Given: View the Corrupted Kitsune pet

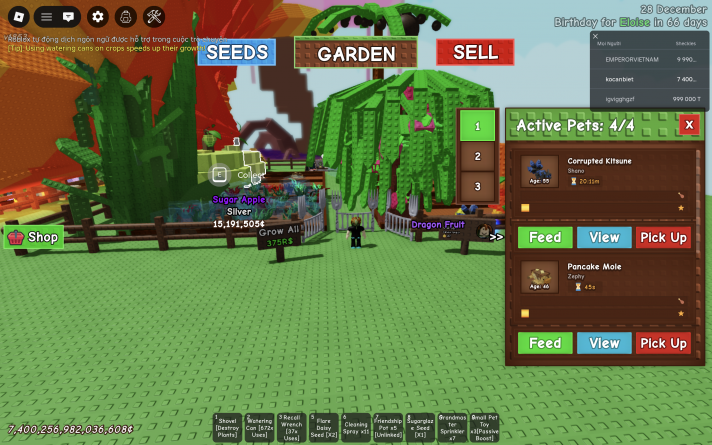Looking at the screenshot, I should coord(604,237).
